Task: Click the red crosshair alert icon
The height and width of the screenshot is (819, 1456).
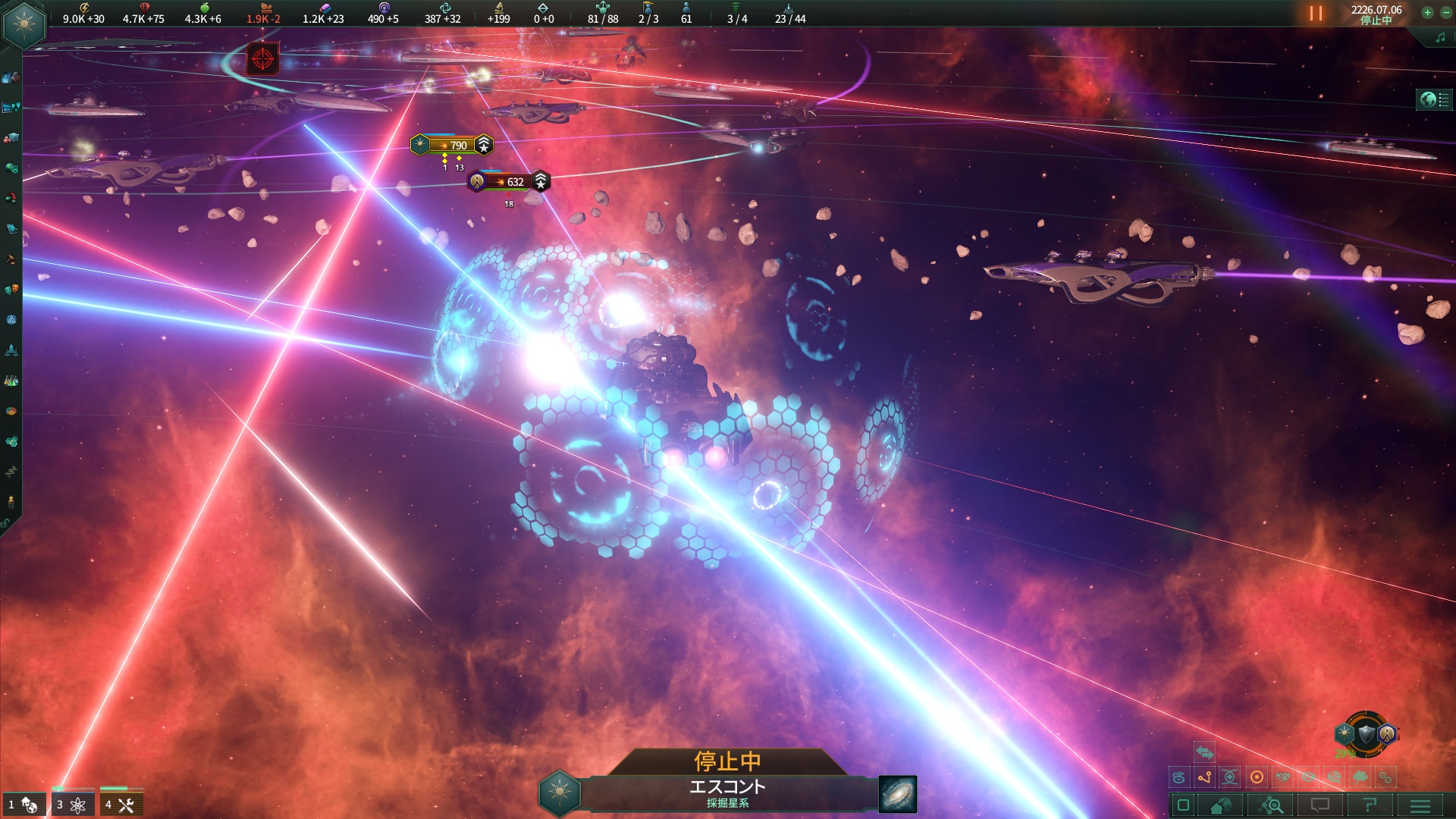Action: (262, 58)
